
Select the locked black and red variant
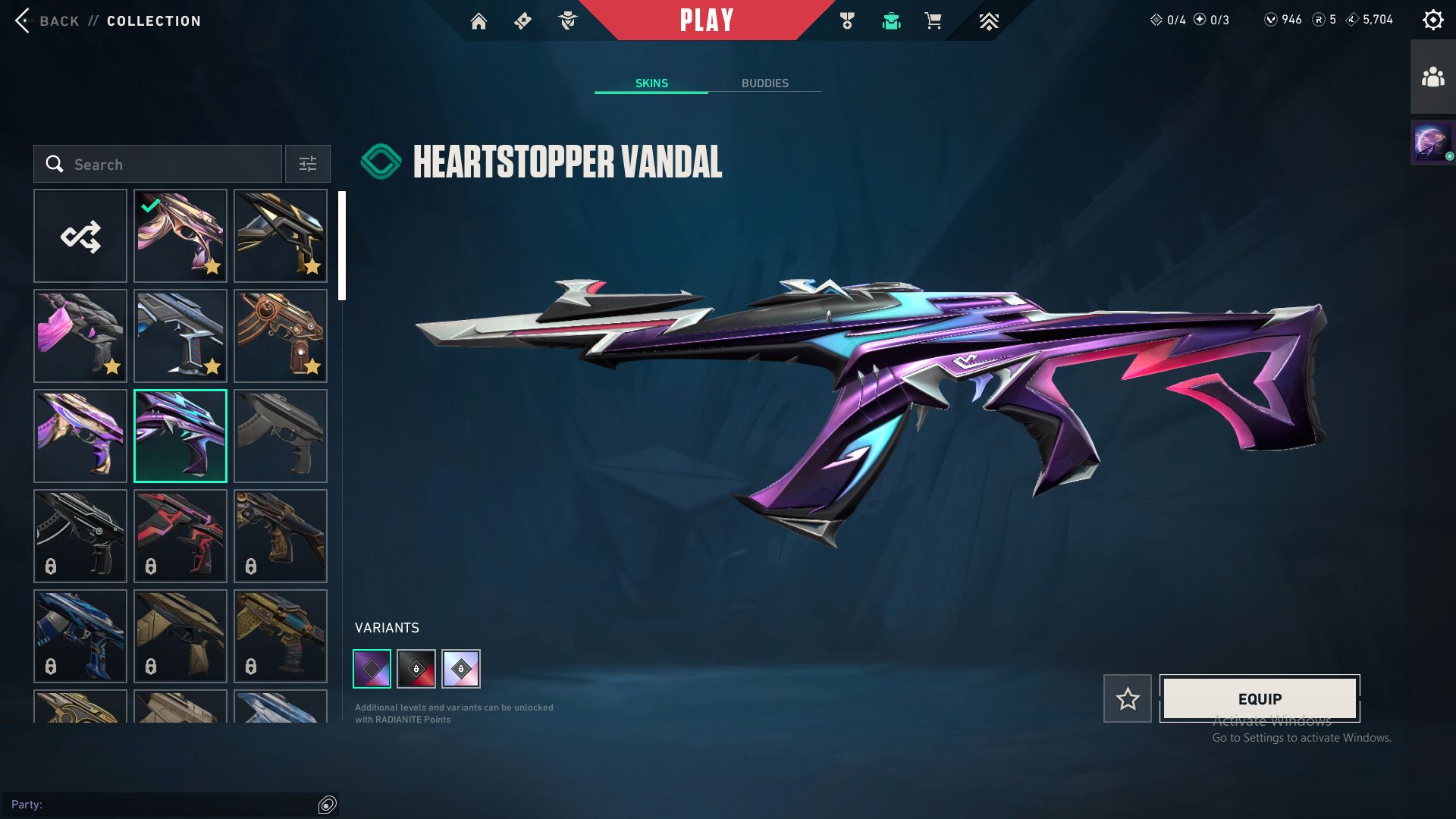point(416,669)
